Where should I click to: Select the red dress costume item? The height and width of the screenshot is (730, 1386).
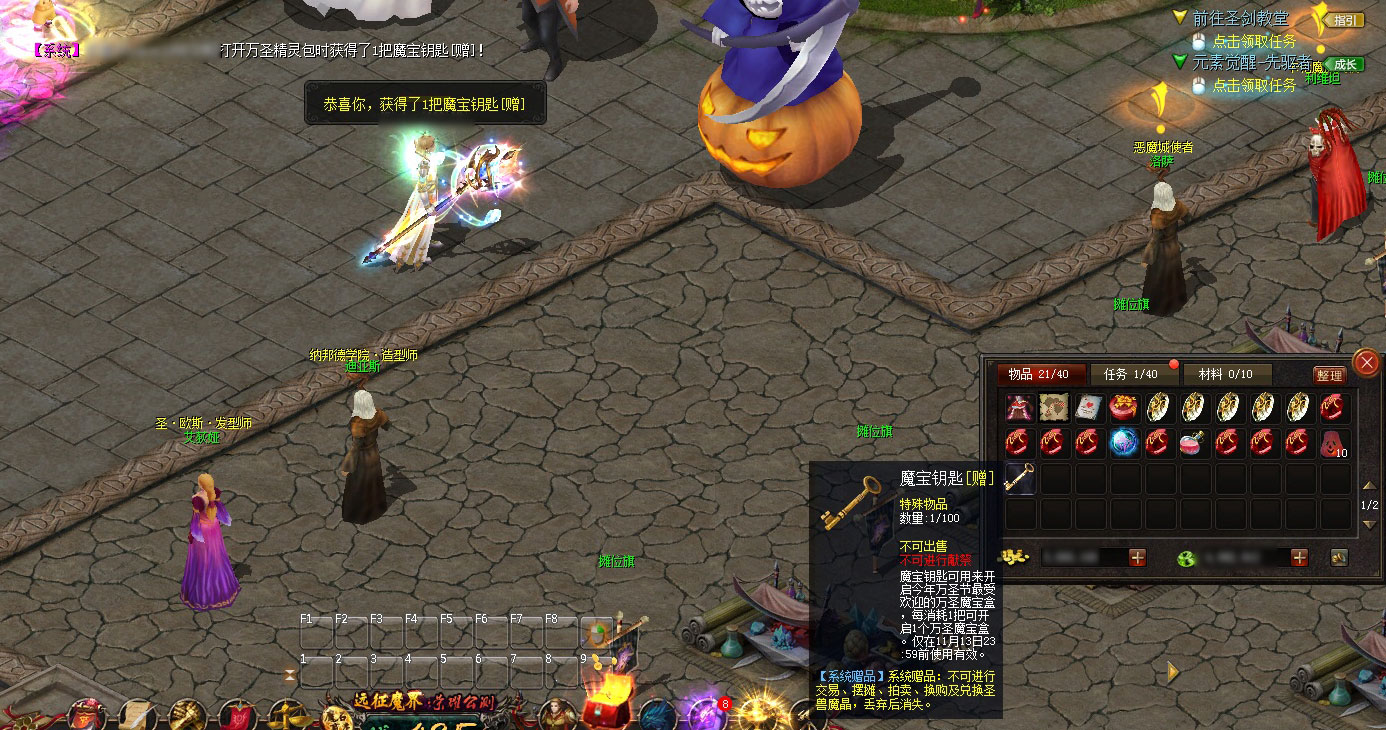coord(1020,407)
